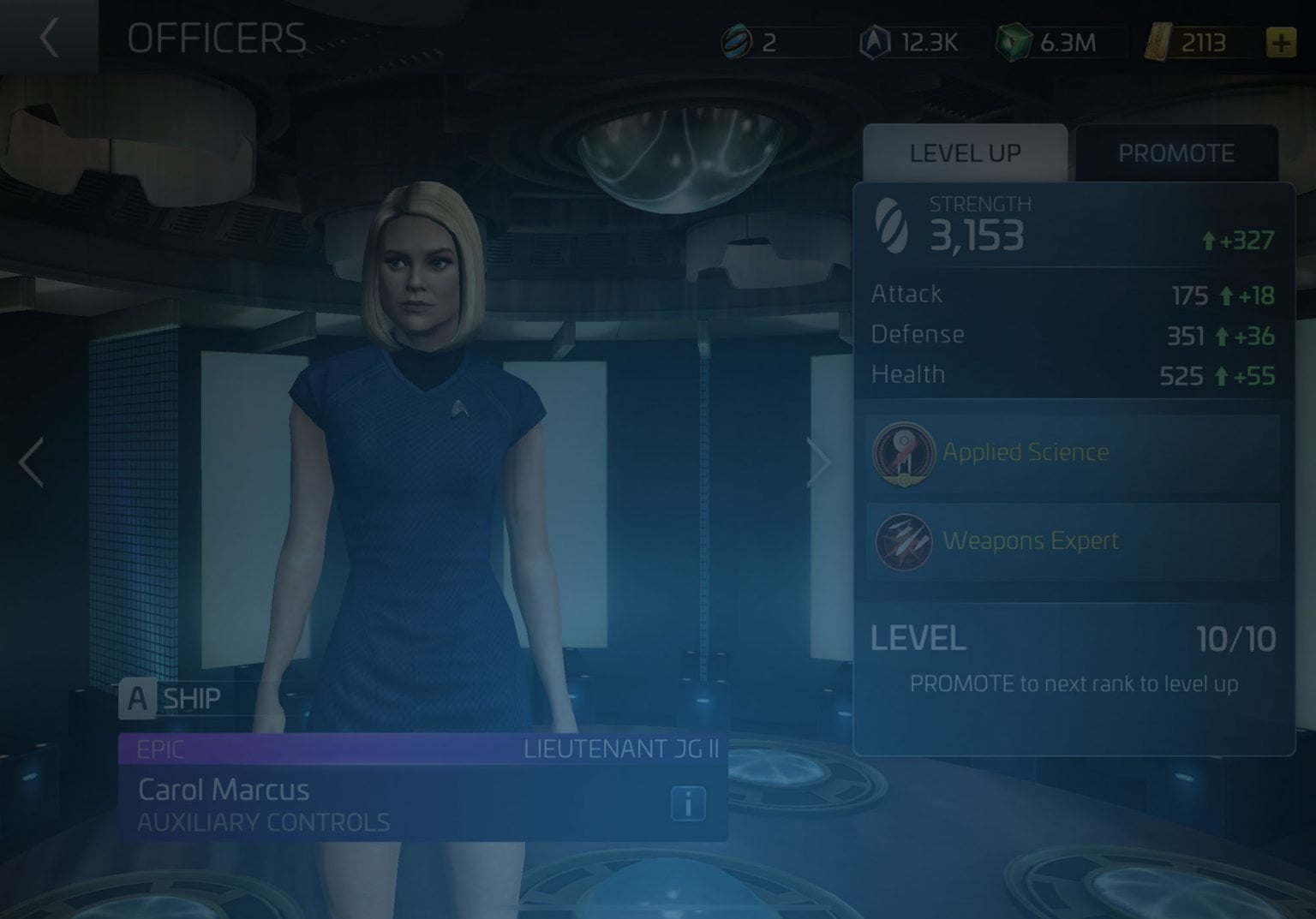Click the A badge next to SHIP
The image size is (1316, 919).
pos(135,698)
